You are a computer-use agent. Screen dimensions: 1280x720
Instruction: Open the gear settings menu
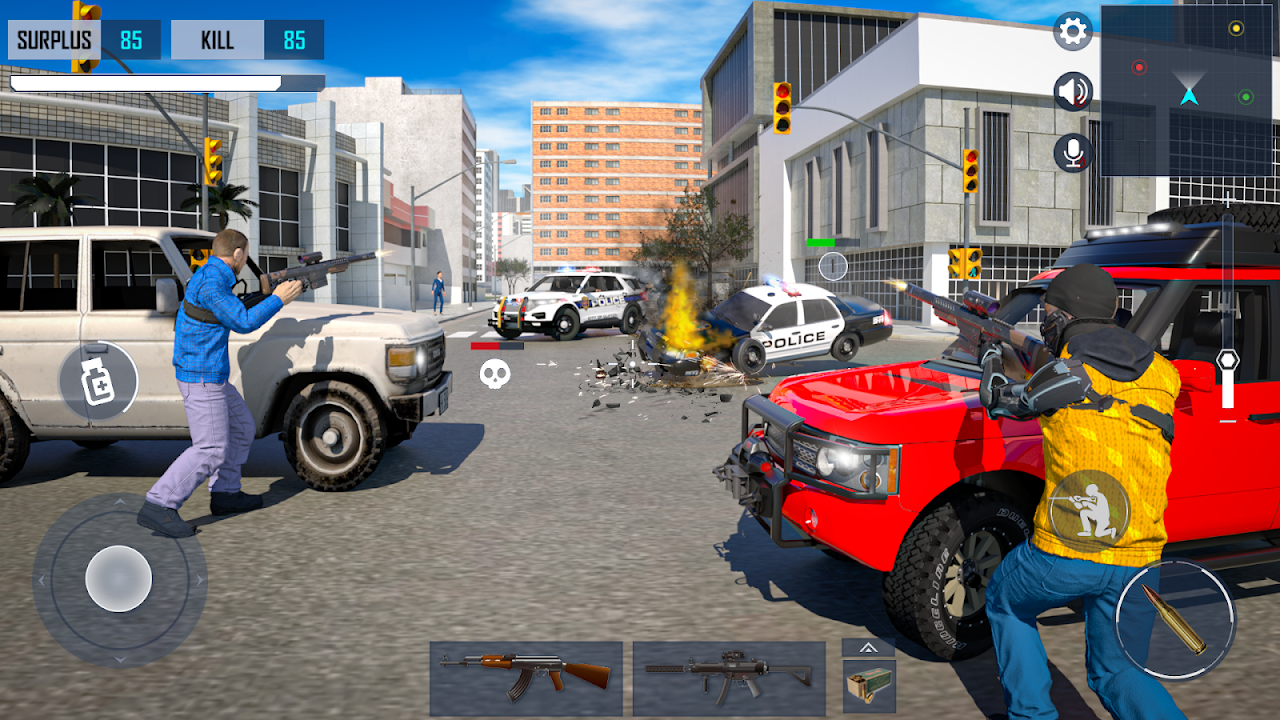1073,32
